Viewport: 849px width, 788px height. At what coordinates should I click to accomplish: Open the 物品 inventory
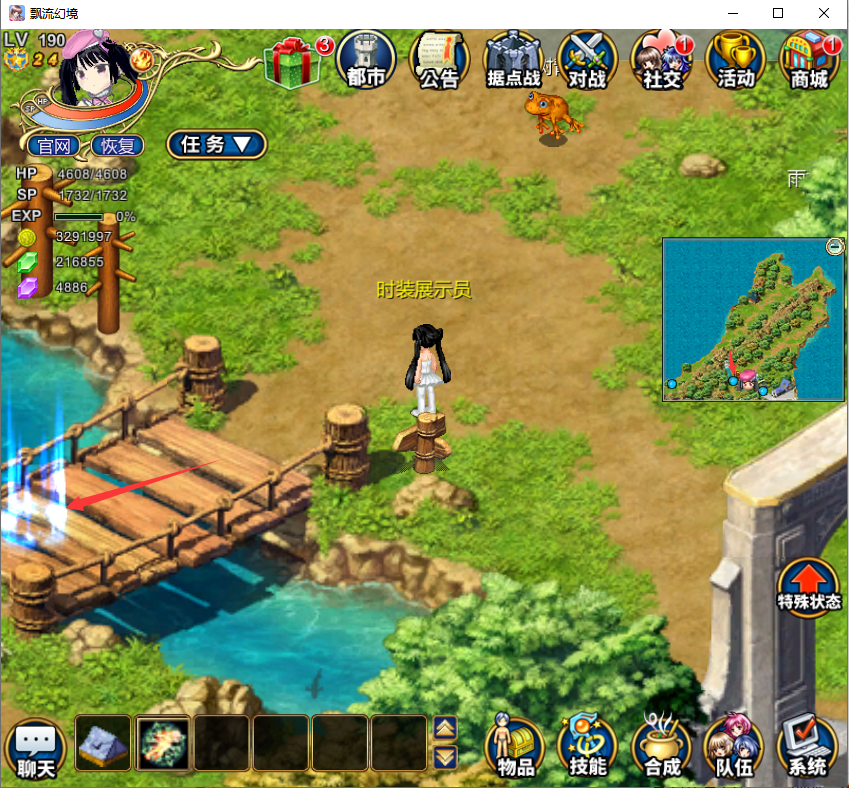click(515, 748)
